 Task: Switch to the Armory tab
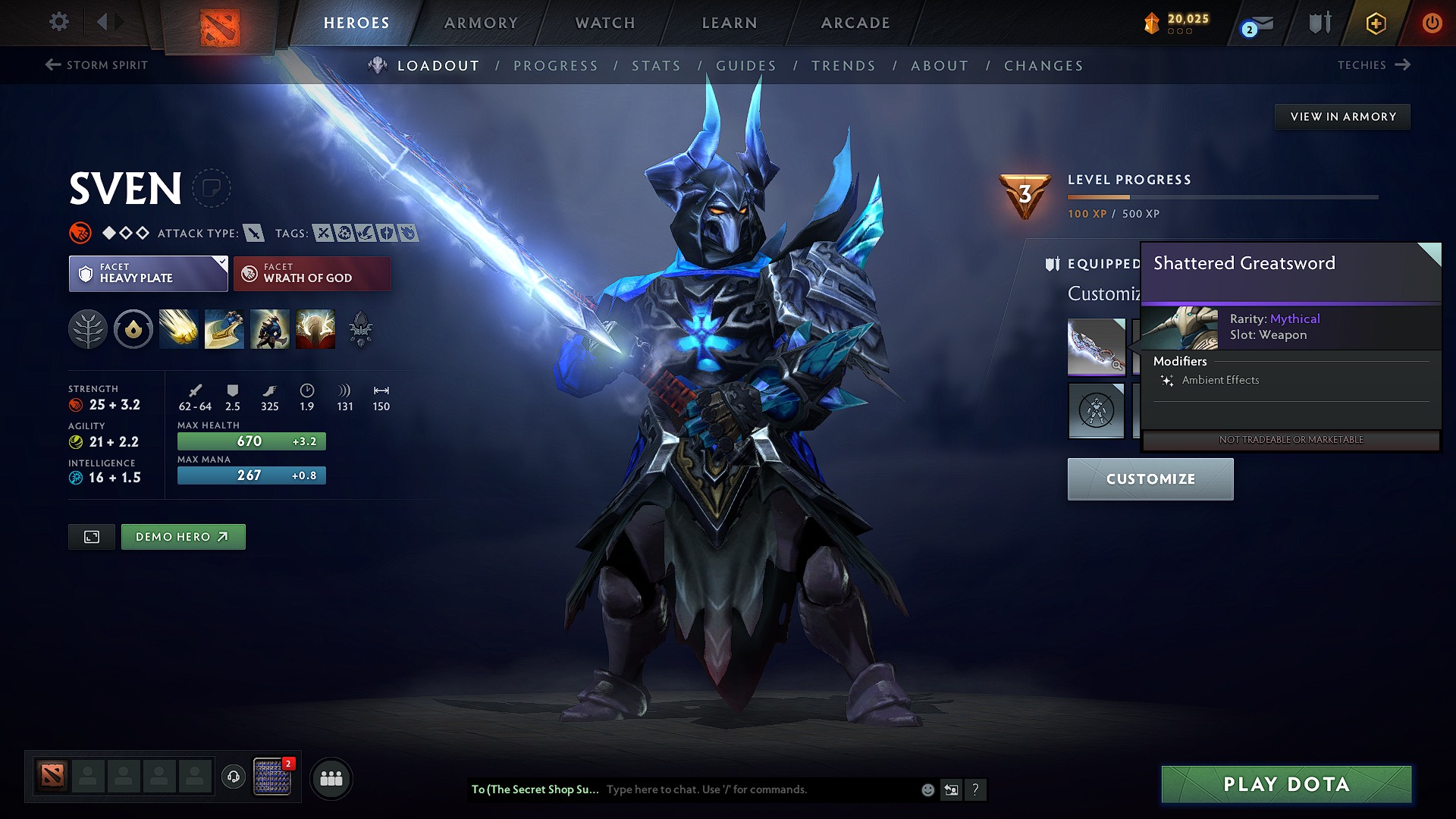click(x=481, y=23)
